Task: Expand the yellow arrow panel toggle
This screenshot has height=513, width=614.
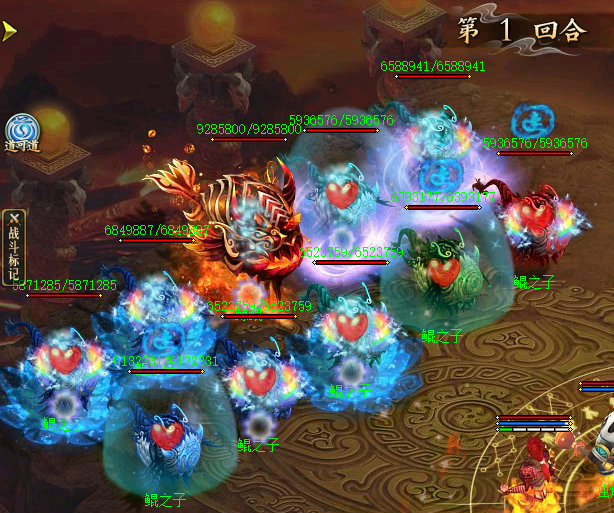Action: (9, 31)
